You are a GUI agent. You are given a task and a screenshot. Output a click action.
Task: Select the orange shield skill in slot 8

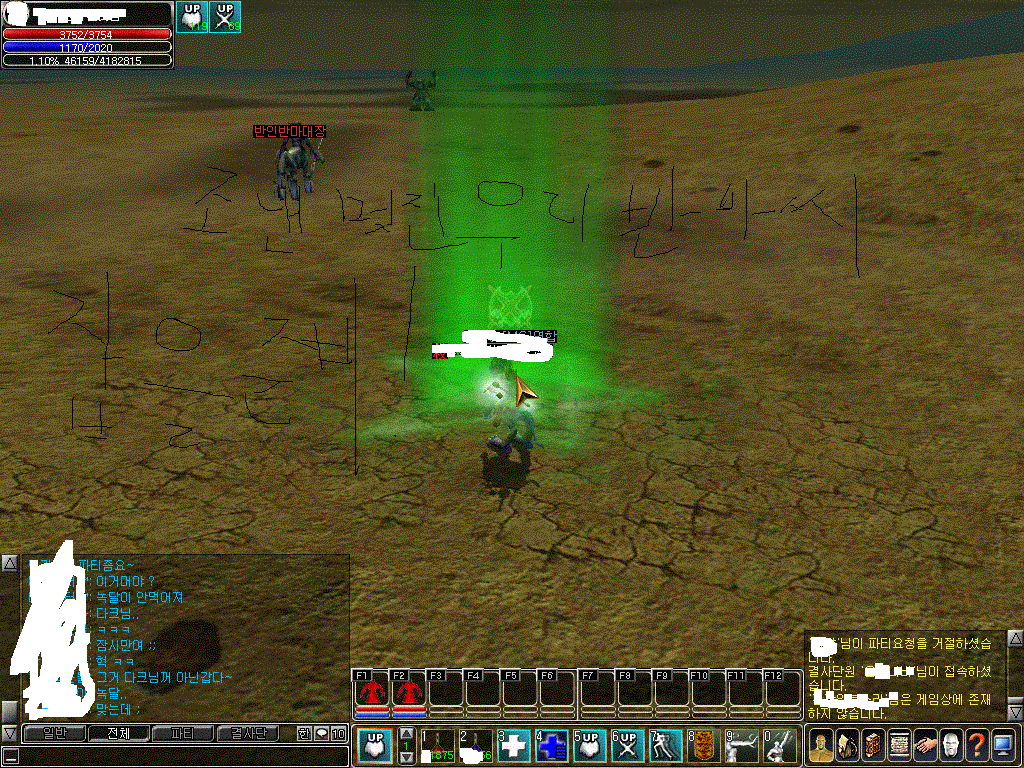[x=703, y=746]
